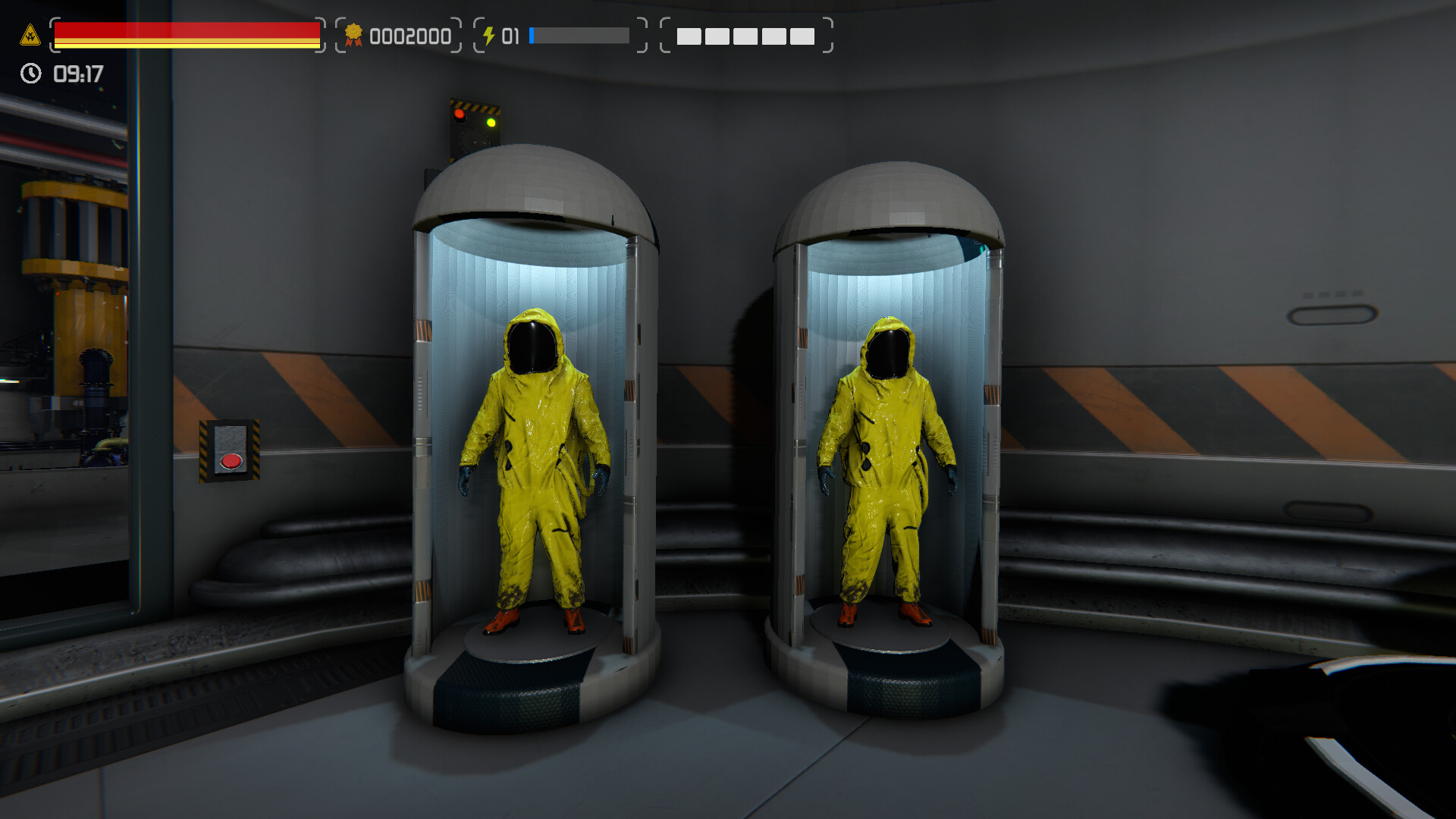Select the score counter reading 0002000
1456x819 pixels.
pyautogui.click(x=409, y=35)
